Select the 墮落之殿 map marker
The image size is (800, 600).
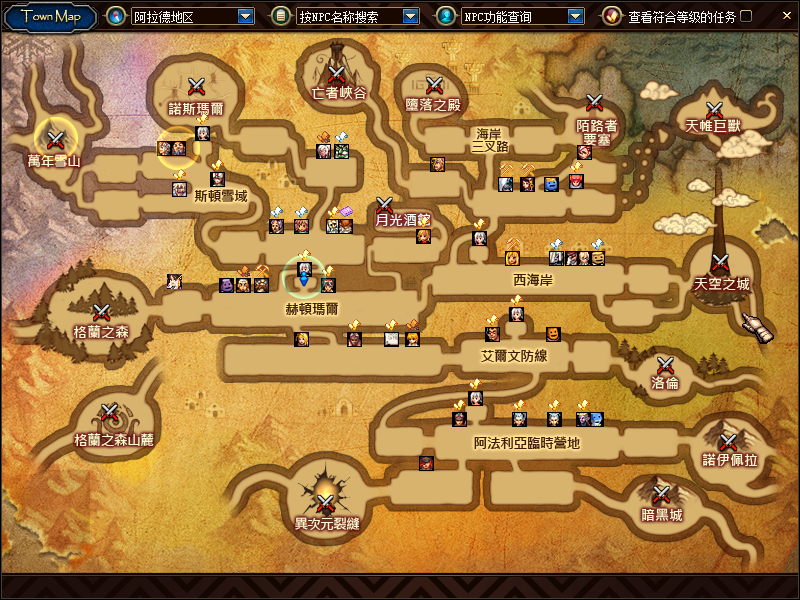pos(434,86)
